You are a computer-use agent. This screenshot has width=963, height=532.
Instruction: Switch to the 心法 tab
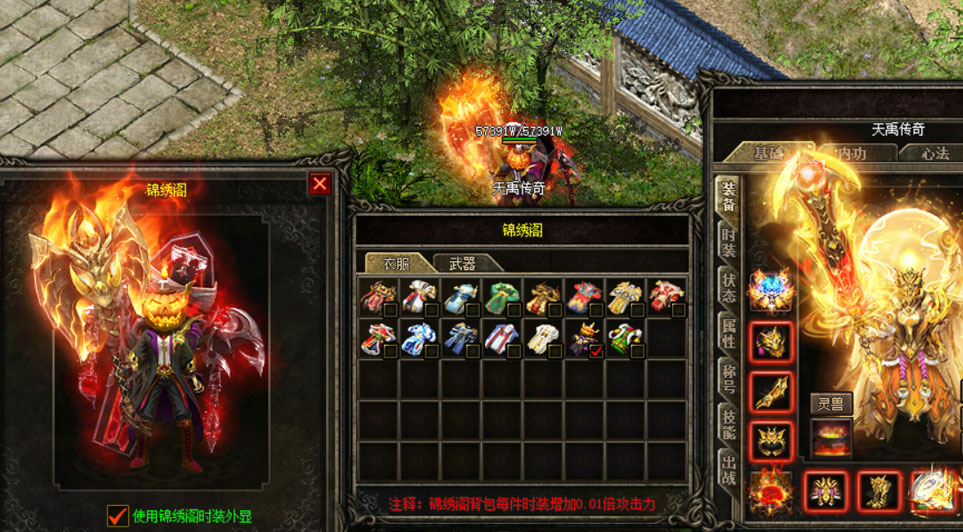point(935,152)
